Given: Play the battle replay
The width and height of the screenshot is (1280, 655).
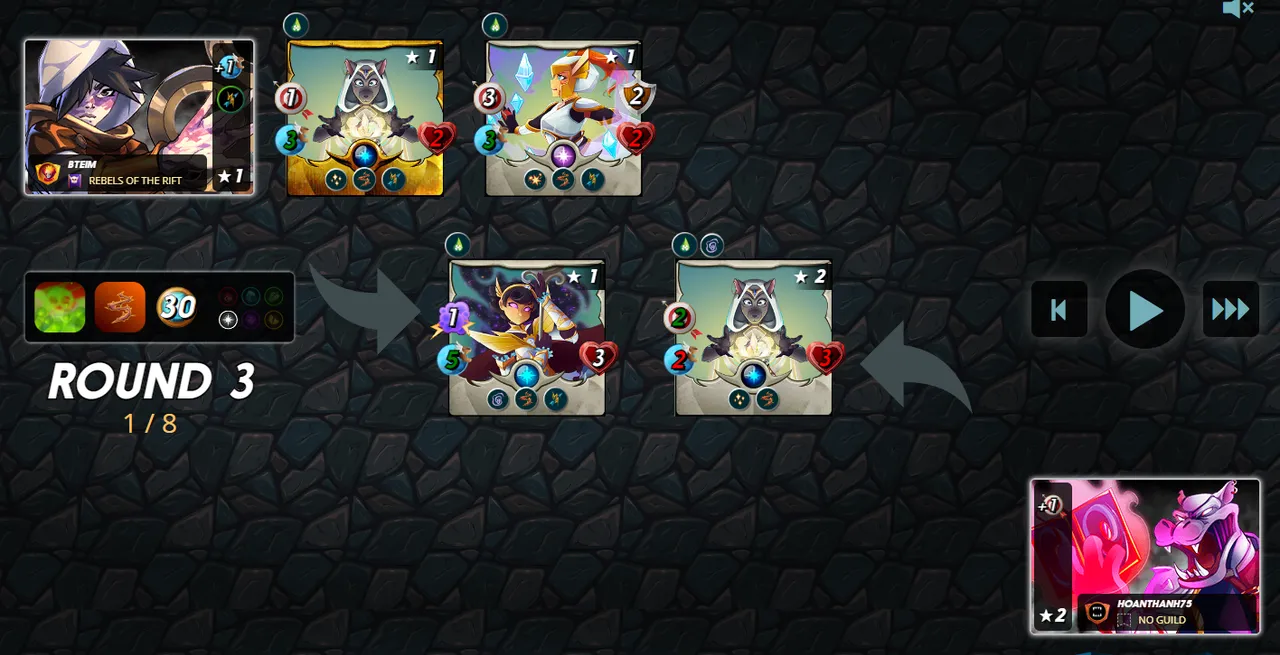Looking at the screenshot, I should coord(1145,310).
